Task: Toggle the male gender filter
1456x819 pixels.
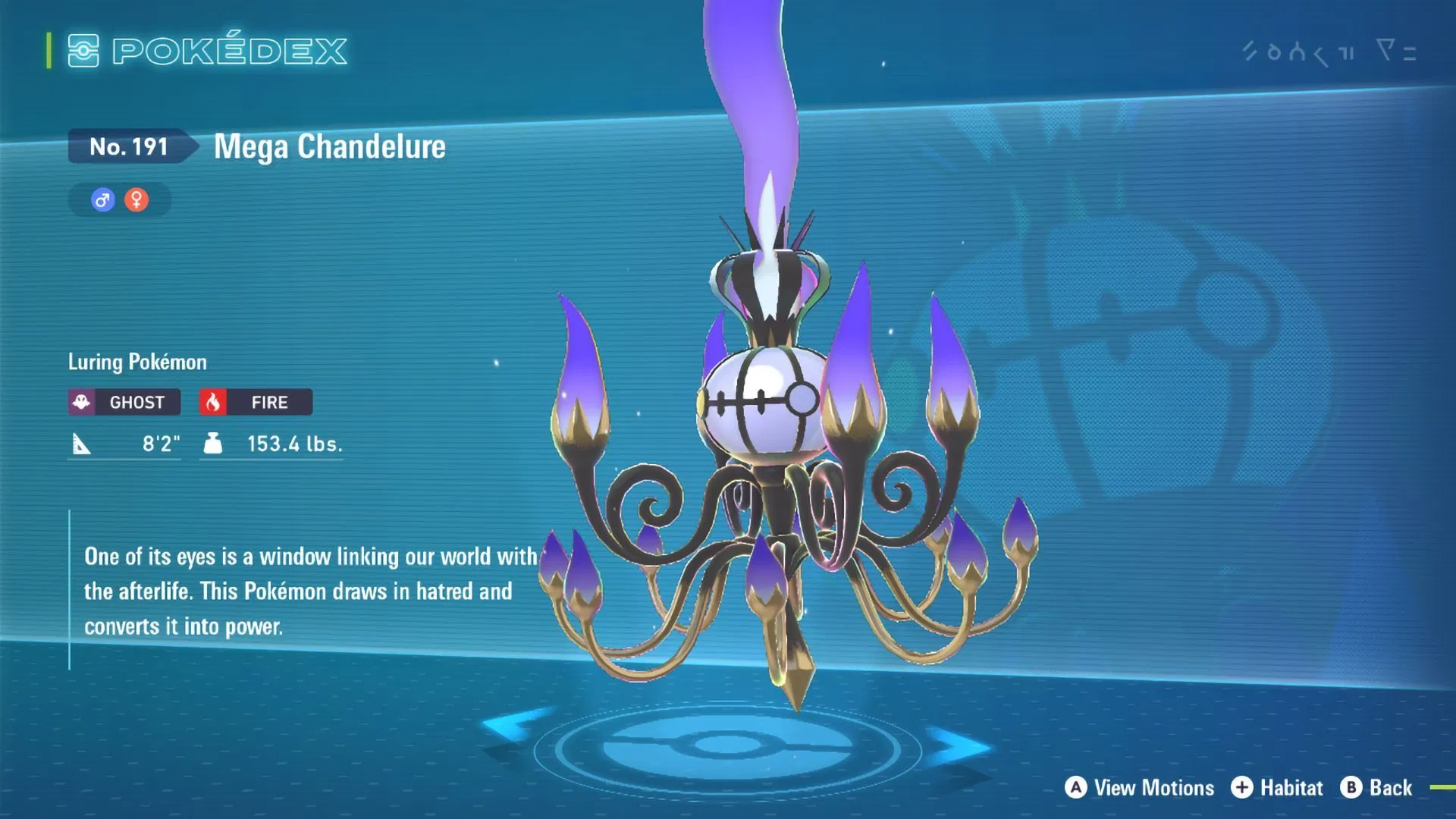Action: point(102,199)
